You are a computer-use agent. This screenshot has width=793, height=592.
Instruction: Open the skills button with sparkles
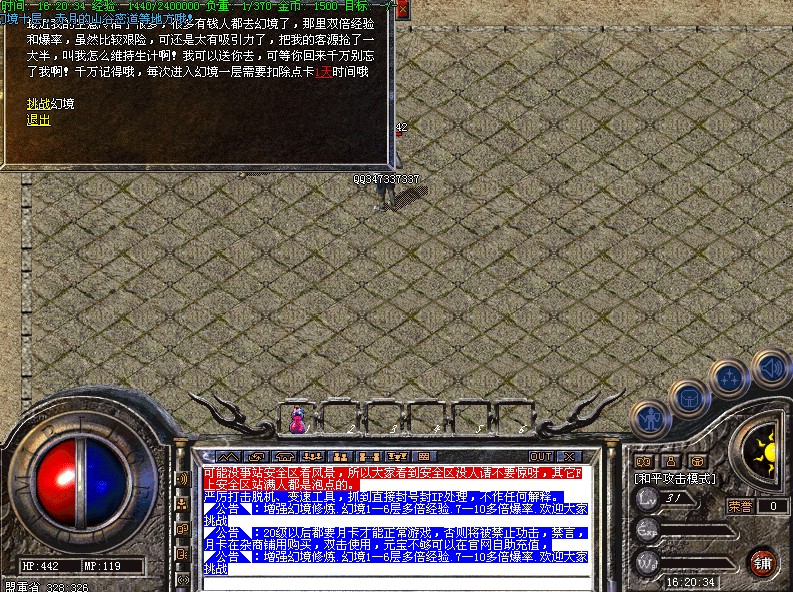(729, 380)
